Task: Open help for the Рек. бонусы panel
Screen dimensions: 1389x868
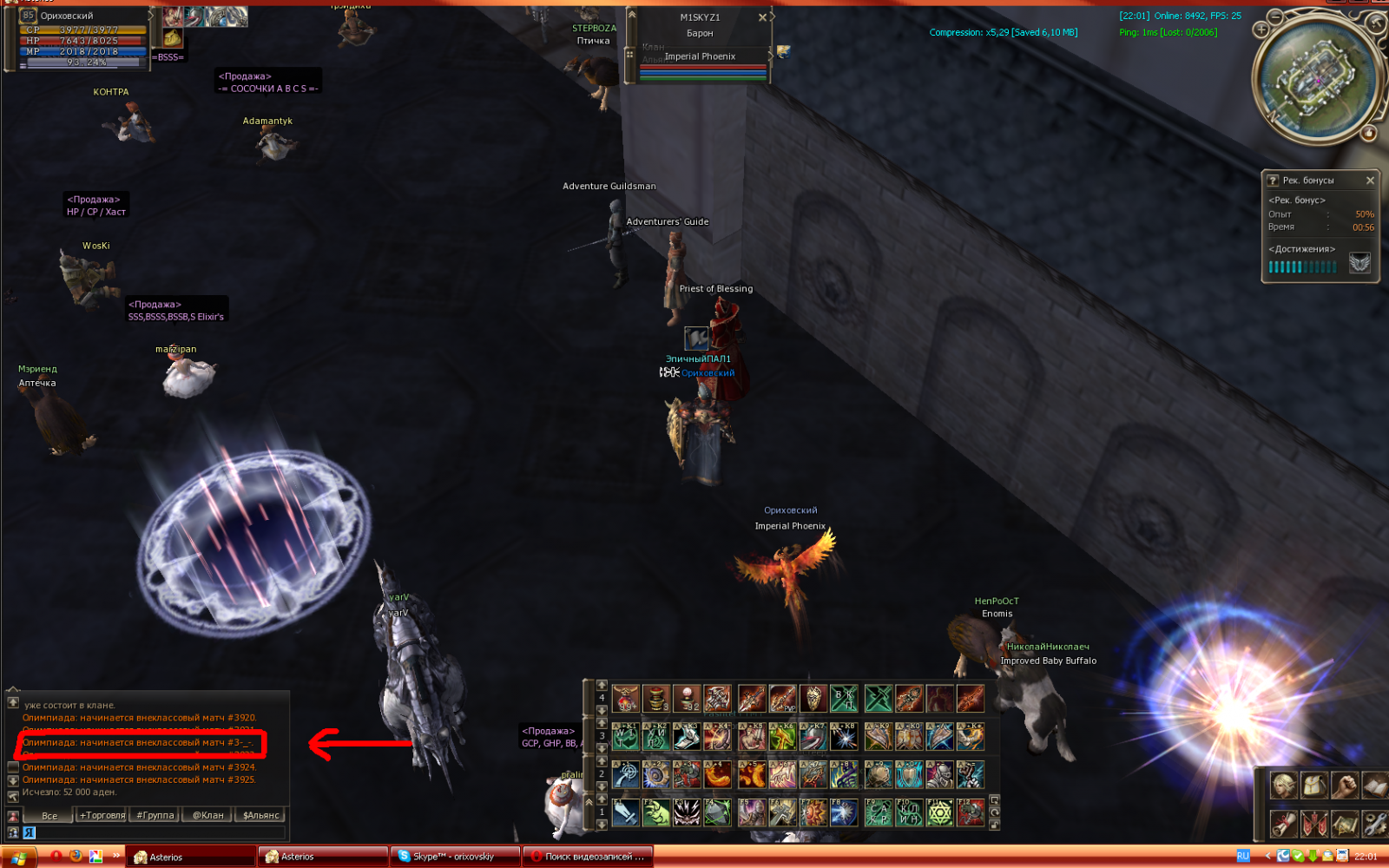Action: (1273, 181)
